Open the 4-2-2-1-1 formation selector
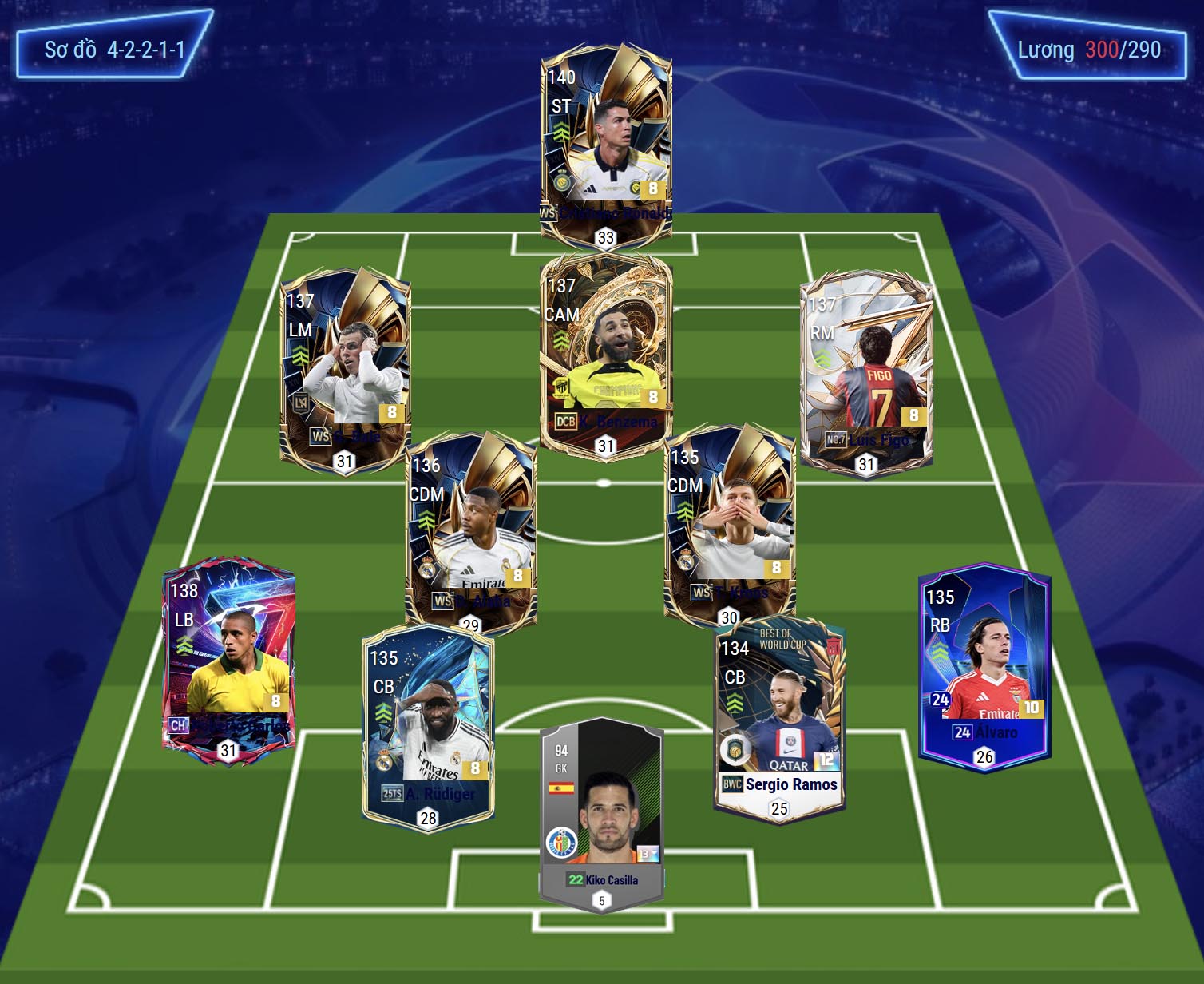 [114, 50]
